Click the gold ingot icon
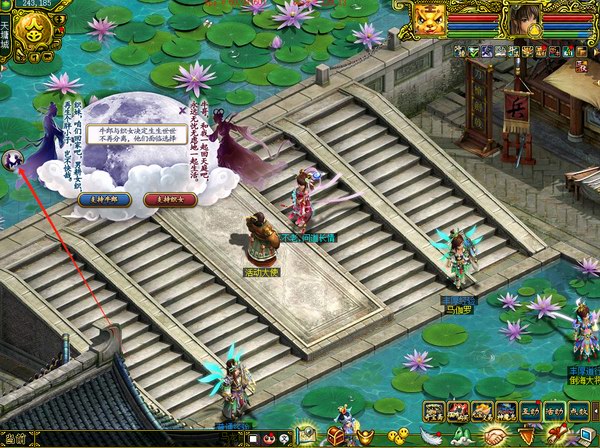The height and width of the screenshot is (448, 600). point(366,436)
